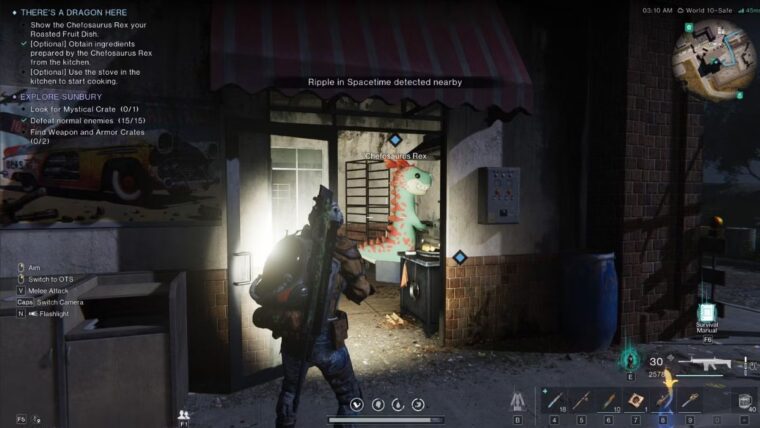This screenshot has width=760, height=428.
Task: Select the hotbar item in slot 6
Action: pyautogui.click(x=608, y=400)
